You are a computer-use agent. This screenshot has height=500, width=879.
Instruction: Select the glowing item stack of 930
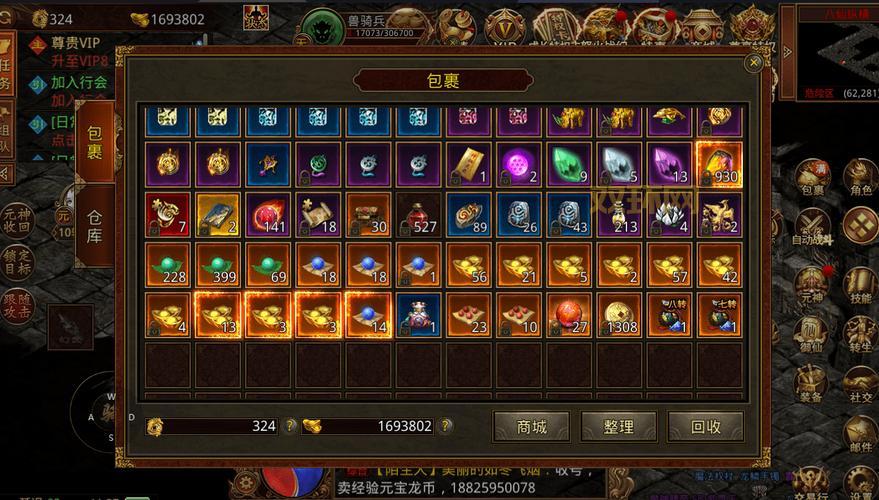(x=719, y=164)
